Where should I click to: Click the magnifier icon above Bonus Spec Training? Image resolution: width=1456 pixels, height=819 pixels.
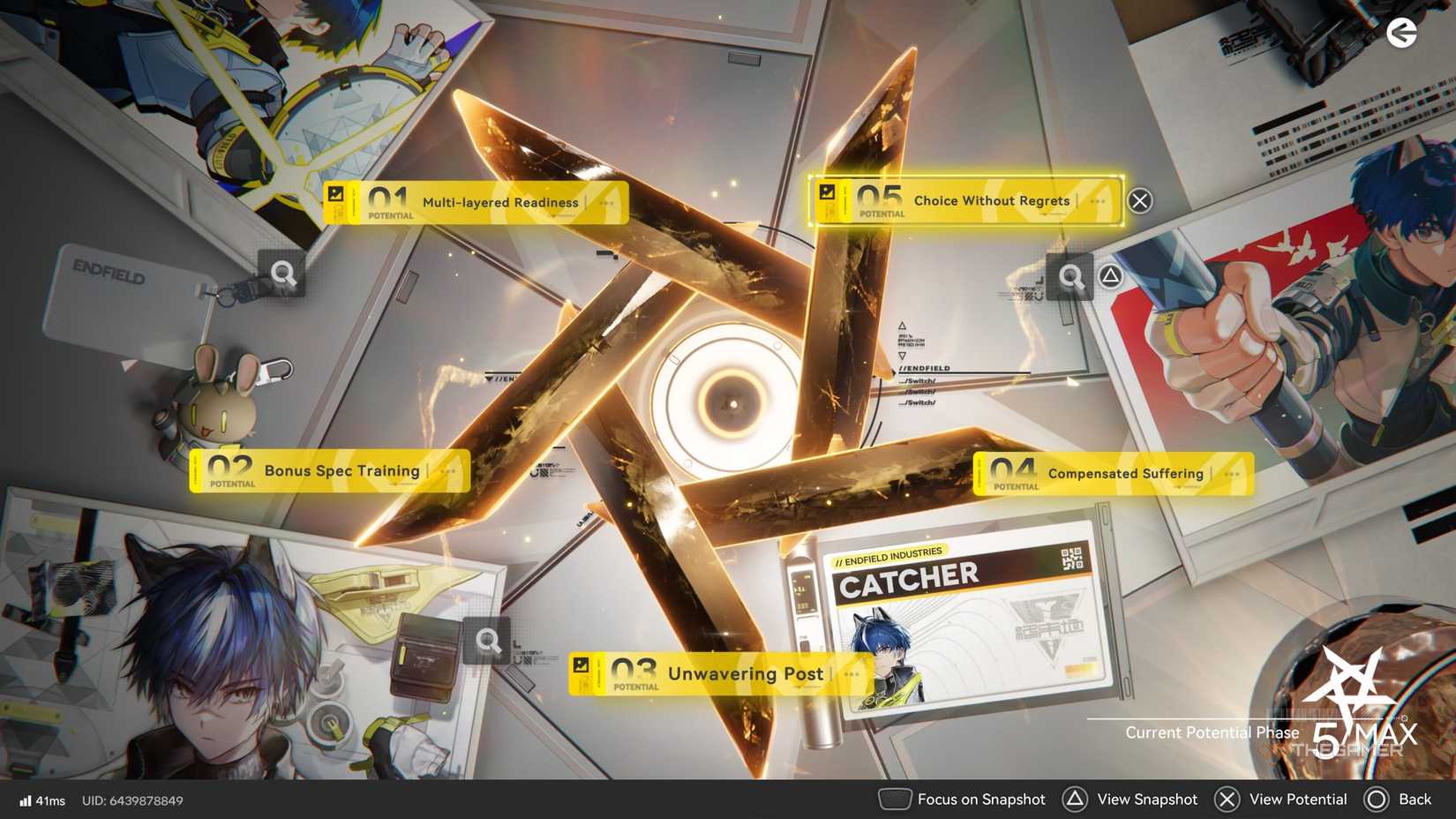pos(282,274)
